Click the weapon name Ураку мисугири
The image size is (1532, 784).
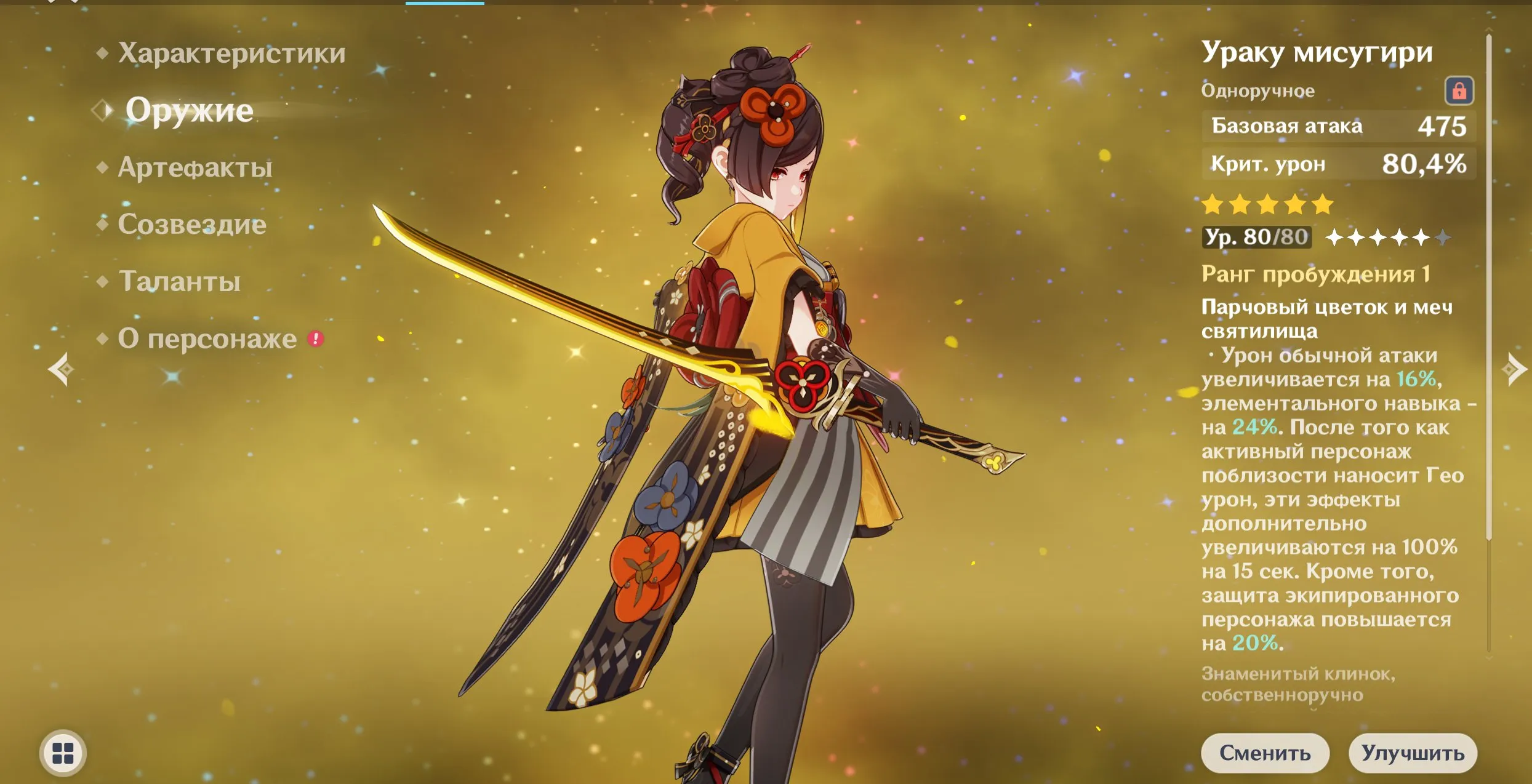[x=1317, y=52]
